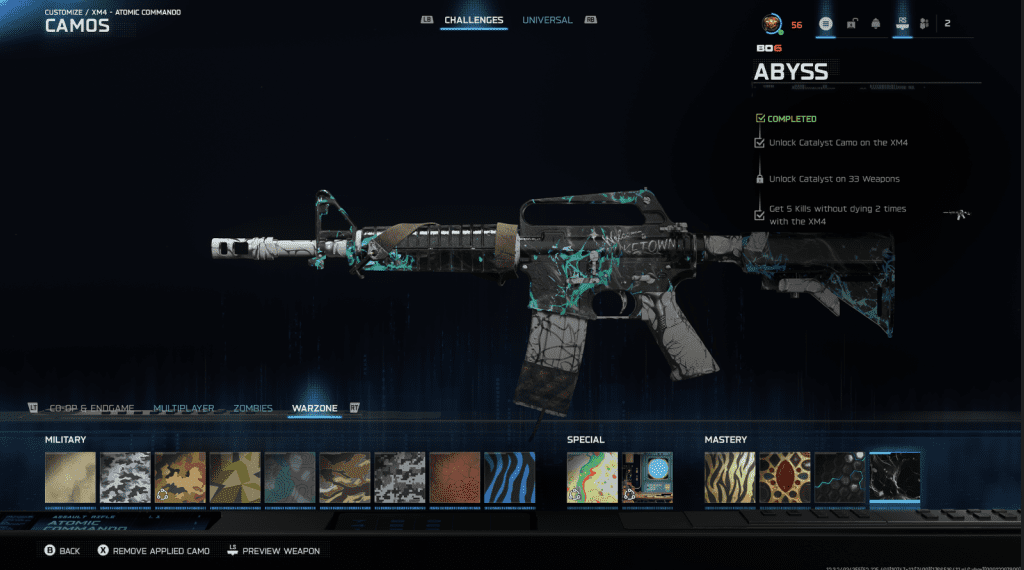The width and height of the screenshot is (1024, 570).
Task: Select the blue tiger stripe military camo
Action: pyautogui.click(x=509, y=477)
